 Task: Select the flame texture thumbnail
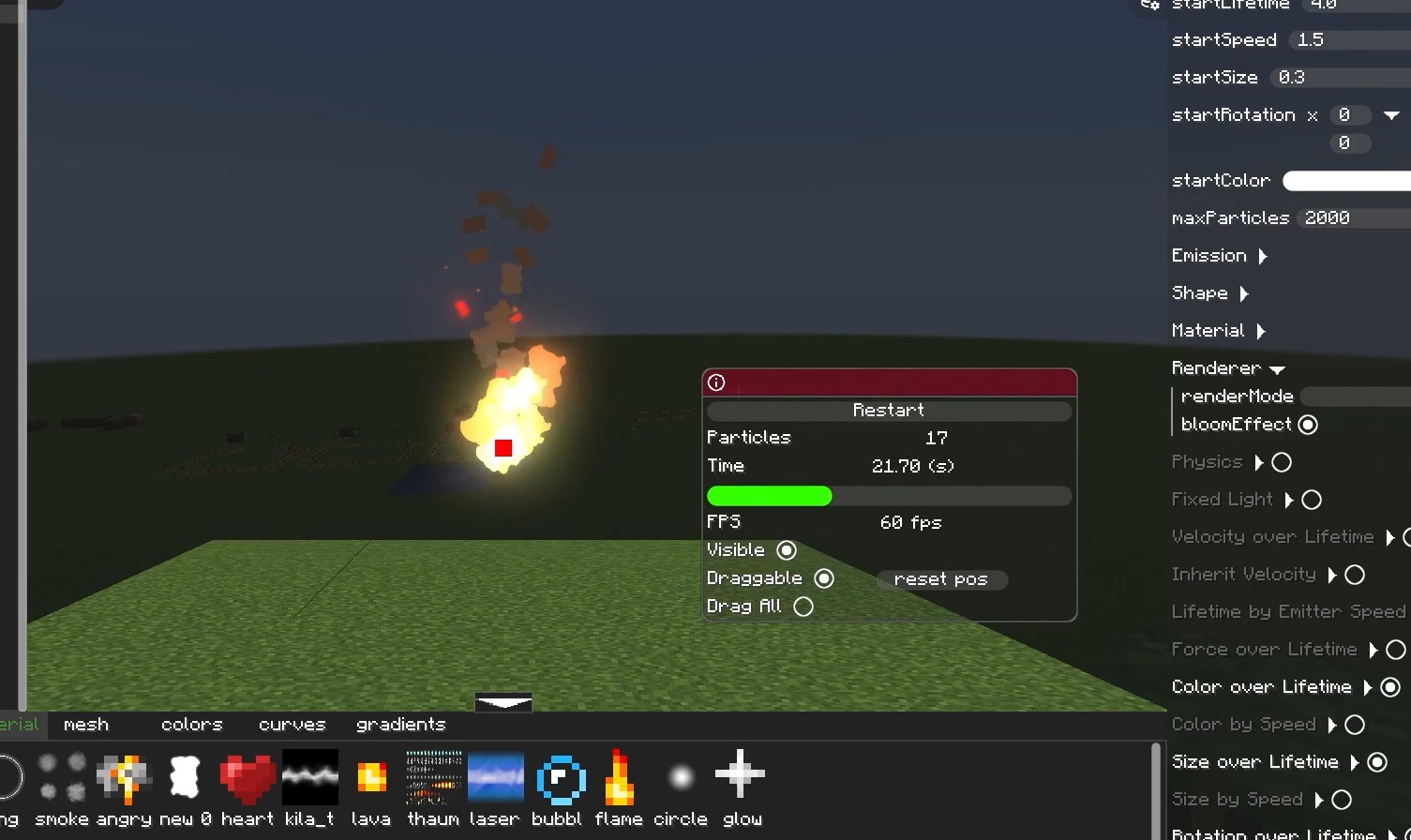coord(619,778)
